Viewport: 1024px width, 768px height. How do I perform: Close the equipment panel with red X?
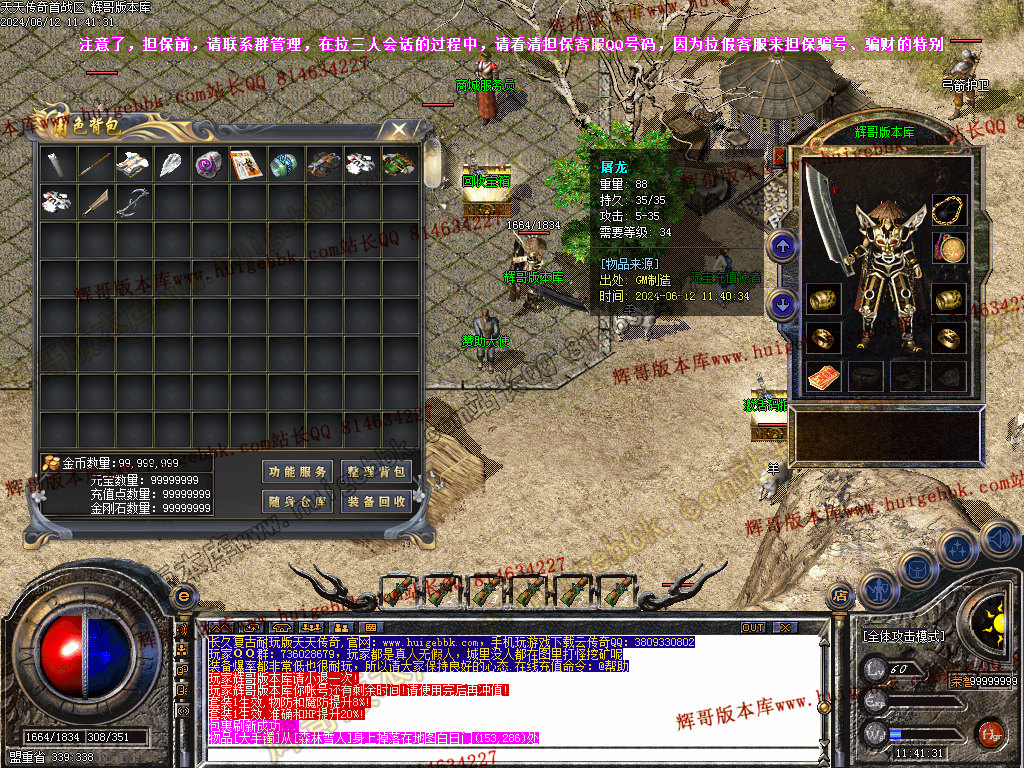tap(780, 156)
